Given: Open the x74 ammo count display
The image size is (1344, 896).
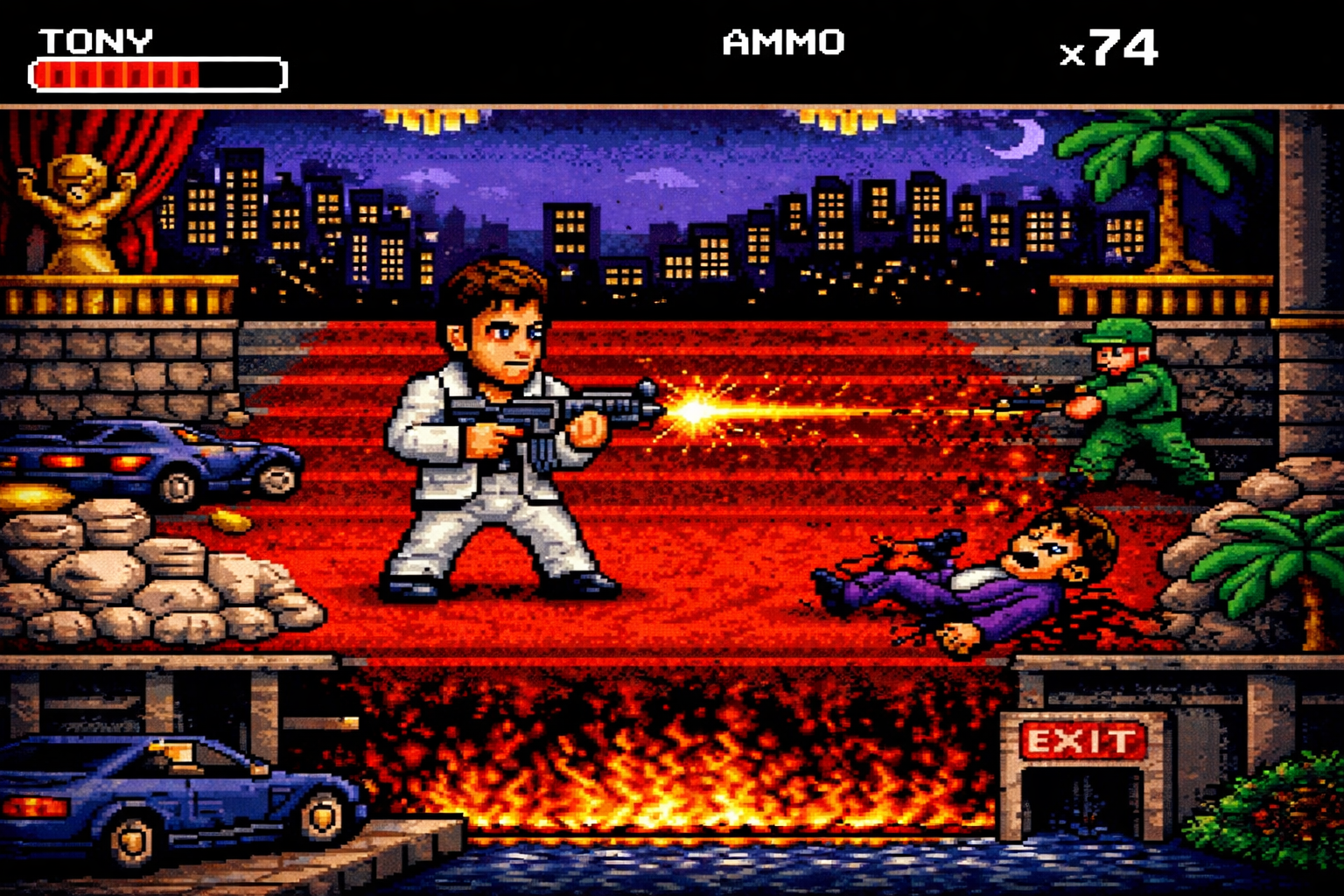Looking at the screenshot, I should click(x=1113, y=52).
